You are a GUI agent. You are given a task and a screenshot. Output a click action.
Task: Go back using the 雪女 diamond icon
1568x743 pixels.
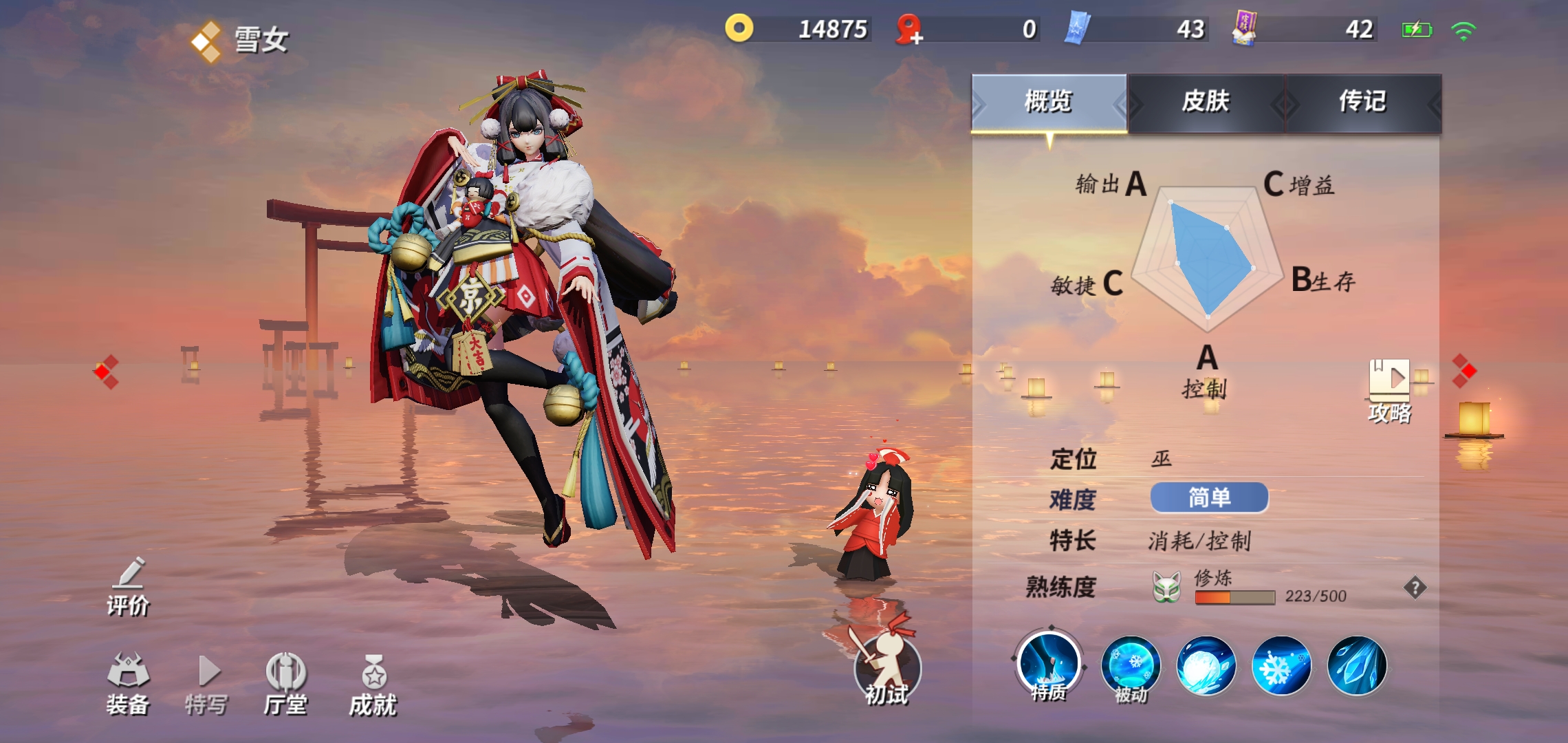[x=206, y=41]
